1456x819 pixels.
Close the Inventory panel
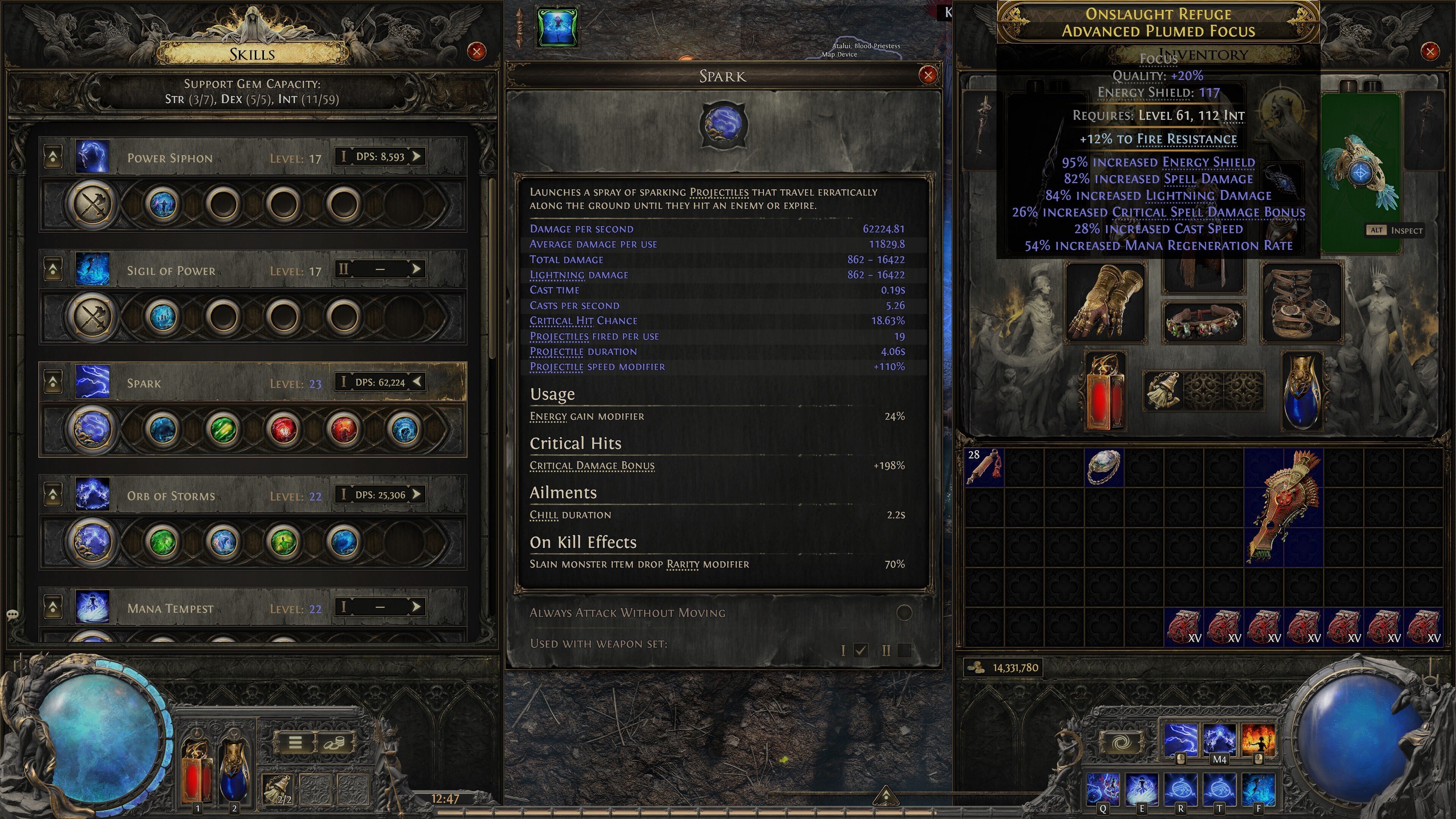click(x=1429, y=52)
